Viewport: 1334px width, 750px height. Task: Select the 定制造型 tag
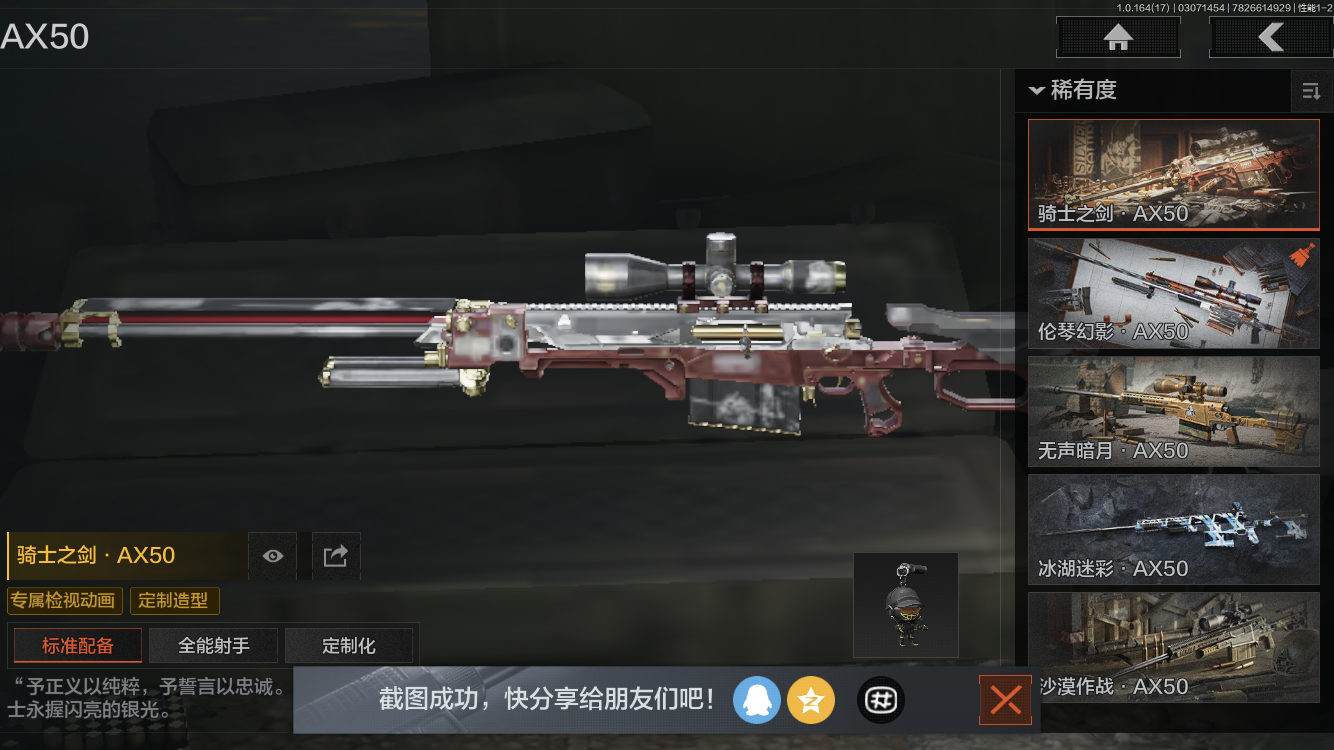click(174, 601)
